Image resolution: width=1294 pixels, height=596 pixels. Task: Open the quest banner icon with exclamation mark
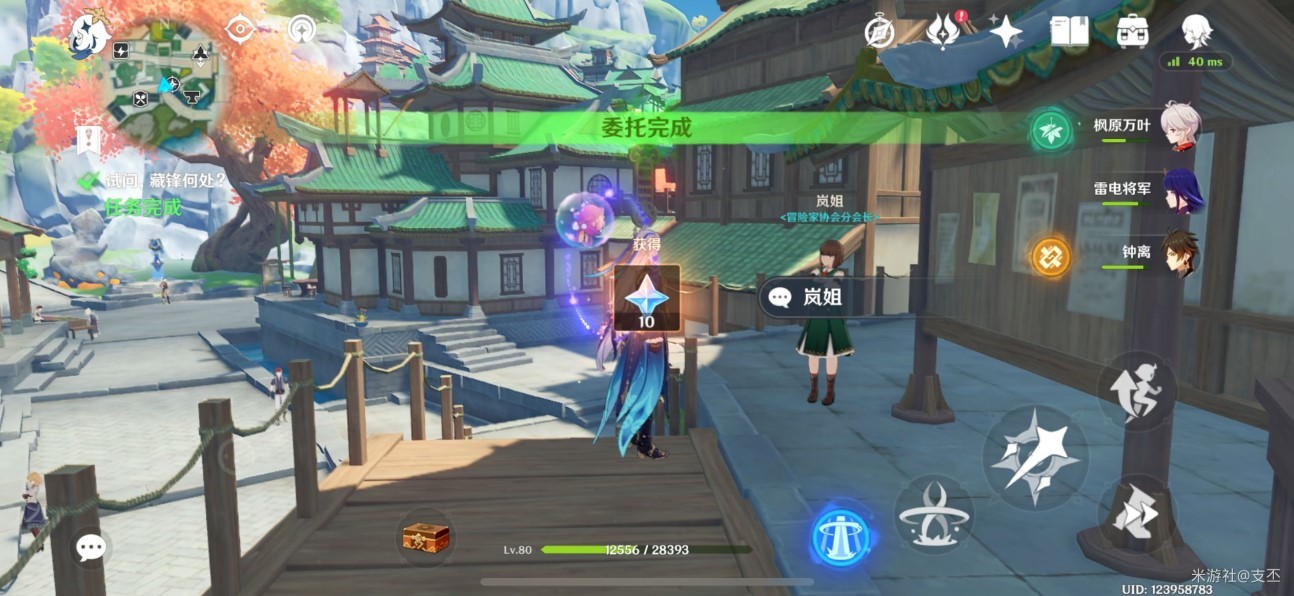tap(88, 141)
